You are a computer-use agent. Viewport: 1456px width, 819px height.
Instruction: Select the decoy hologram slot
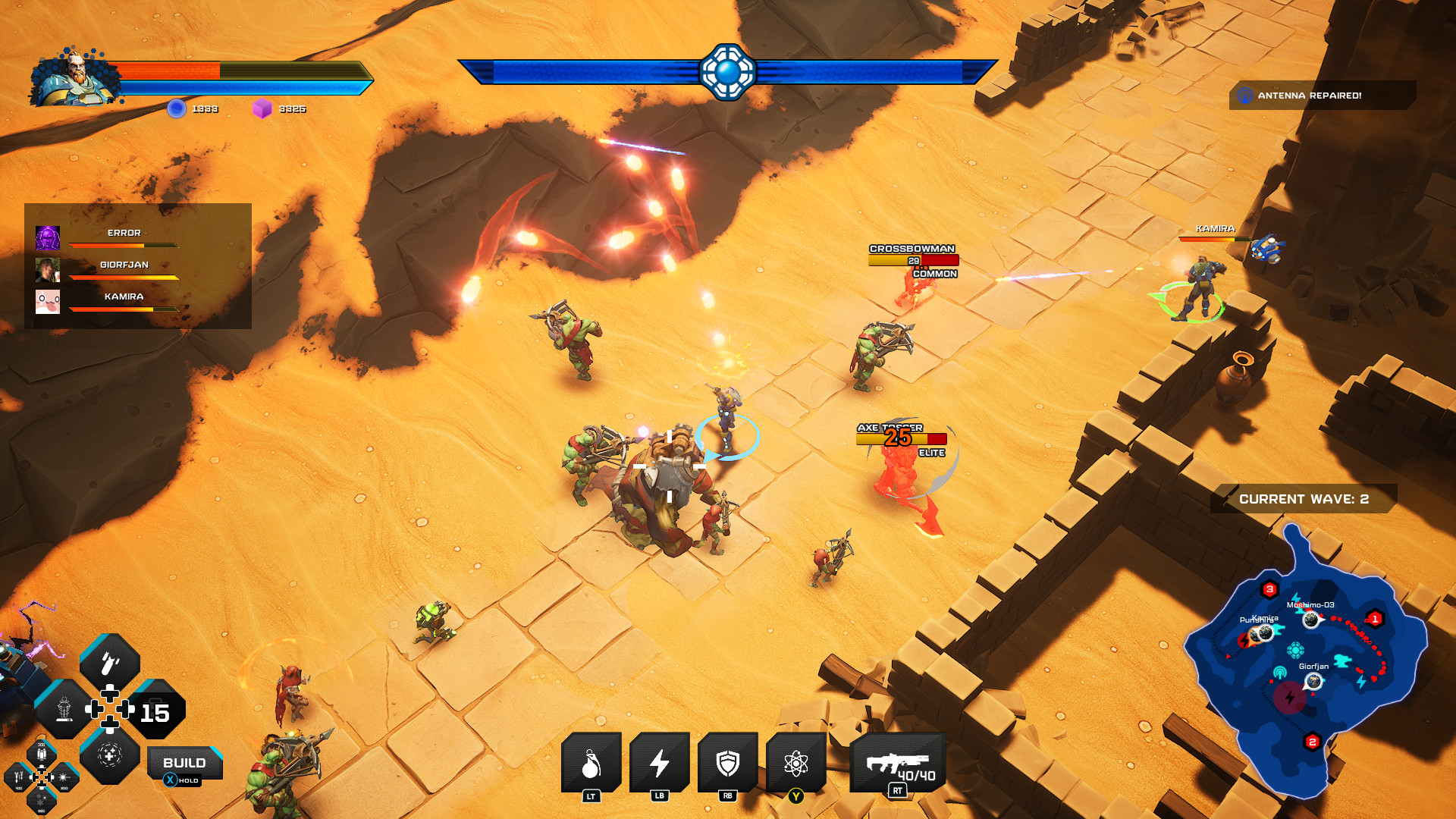pos(64,710)
